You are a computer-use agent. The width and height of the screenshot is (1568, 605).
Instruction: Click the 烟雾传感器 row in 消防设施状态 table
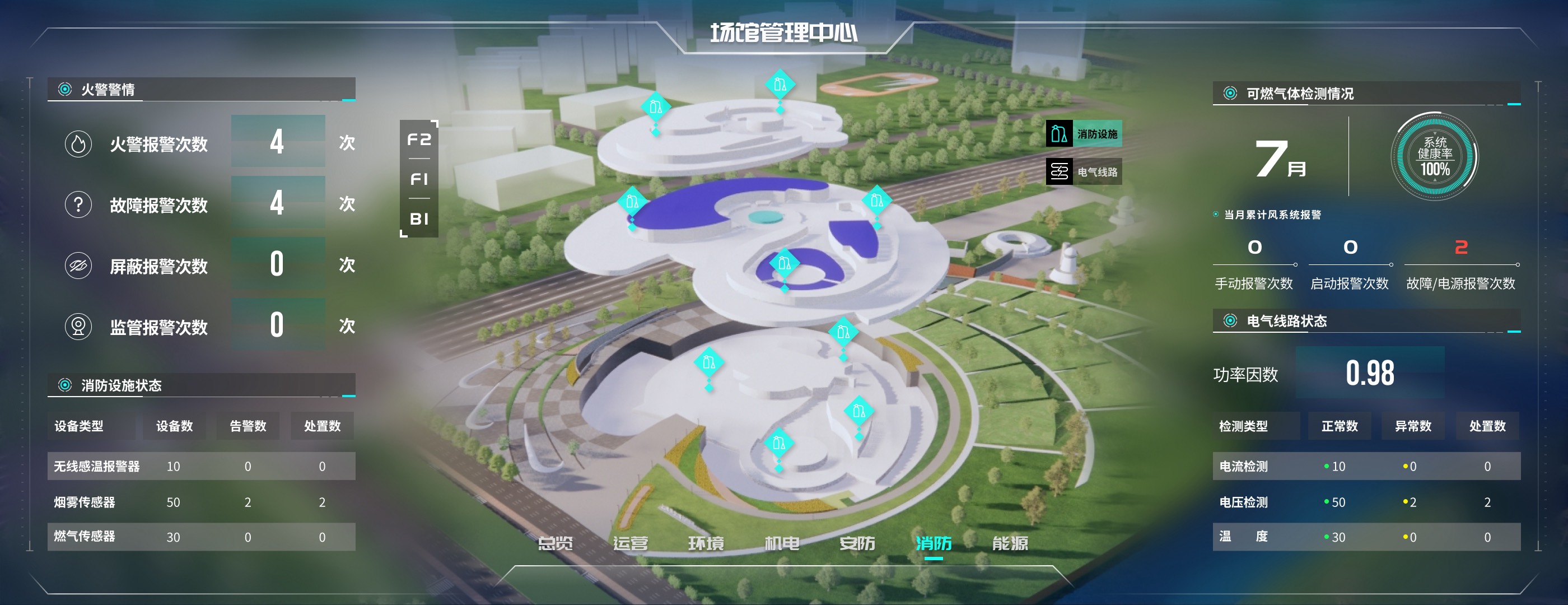(x=201, y=501)
